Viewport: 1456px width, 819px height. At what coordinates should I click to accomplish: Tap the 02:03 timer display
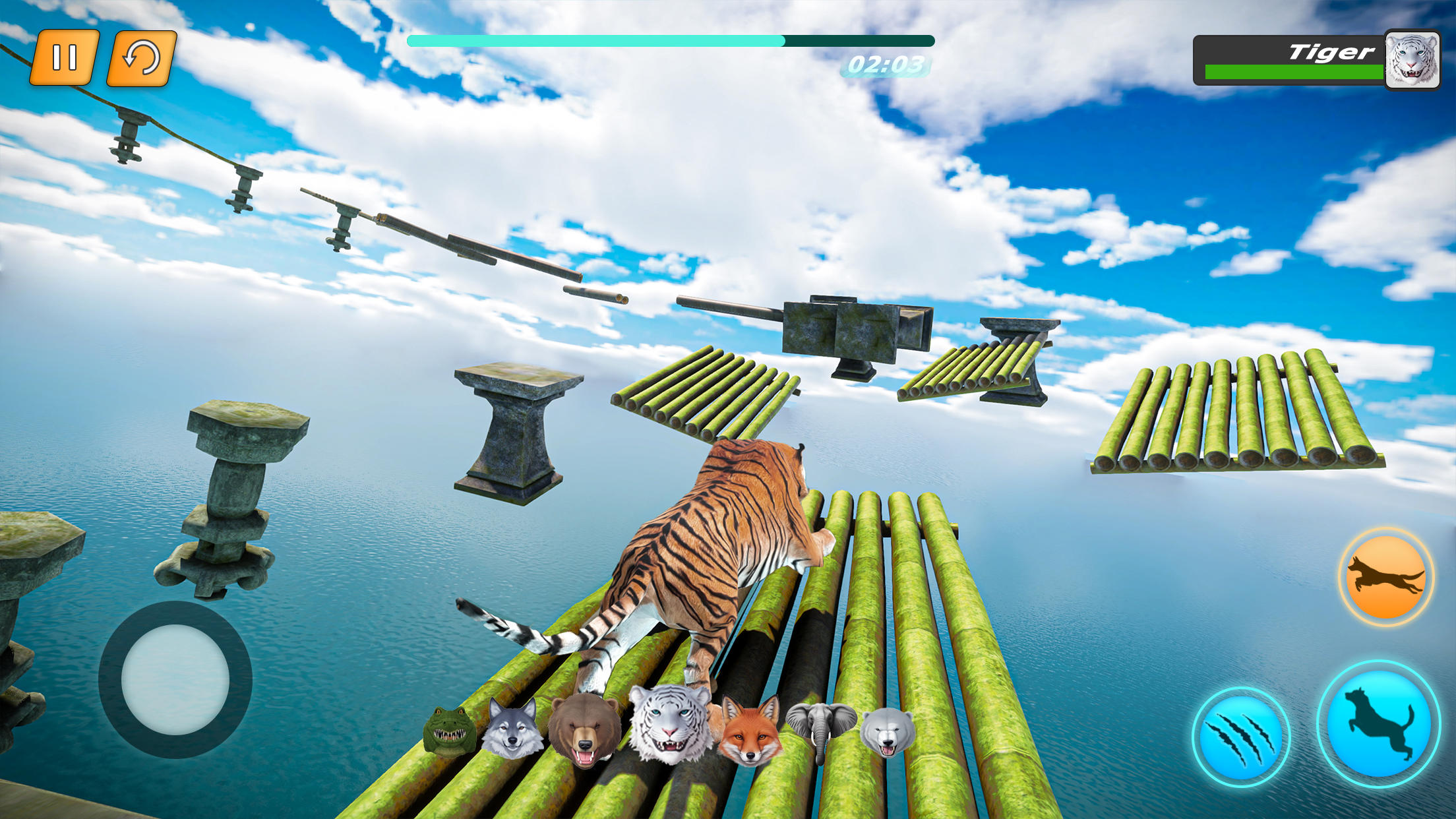(886, 65)
